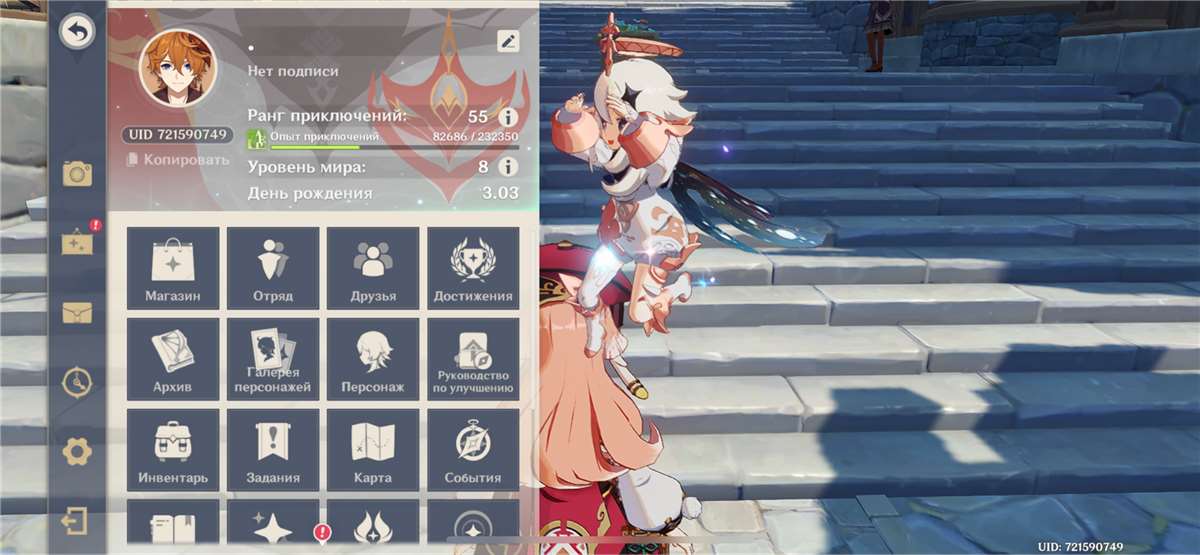Screen dimensions: 1200x555
Task: Show Adventure Rank info
Action: click(508, 117)
